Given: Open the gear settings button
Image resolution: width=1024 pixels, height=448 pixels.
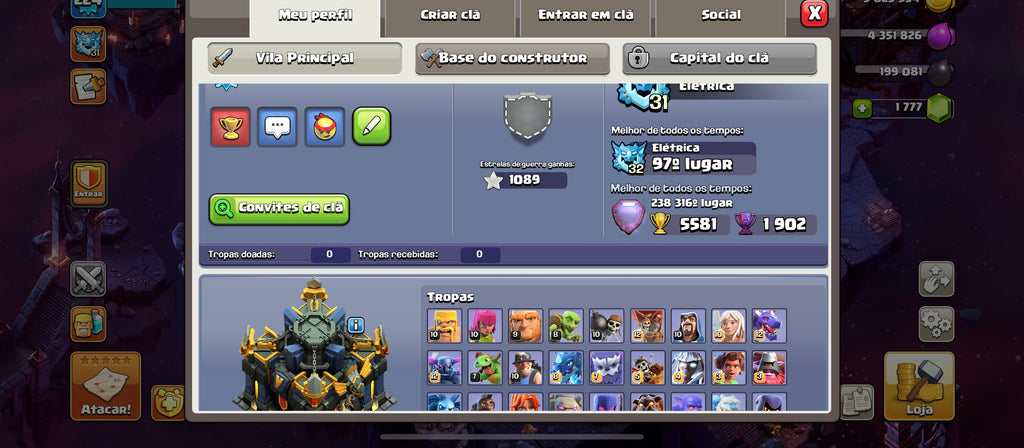Looking at the screenshot, I should click(x=936, y=323).
